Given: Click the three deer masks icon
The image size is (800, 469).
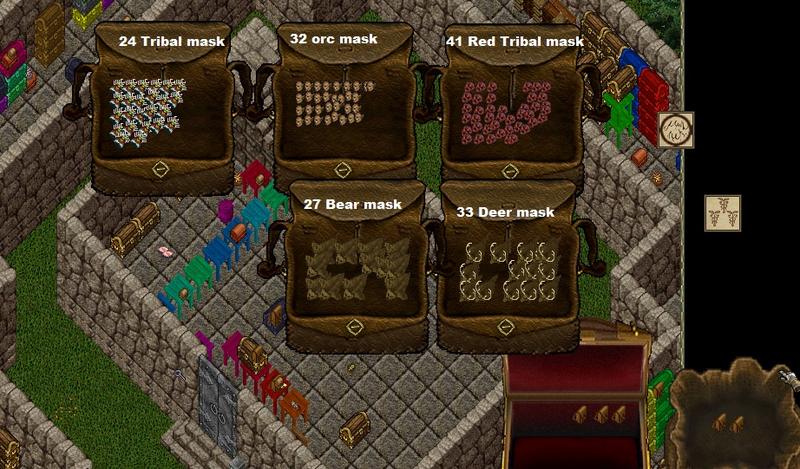Looking at the screenshot, I should point(722,213).
